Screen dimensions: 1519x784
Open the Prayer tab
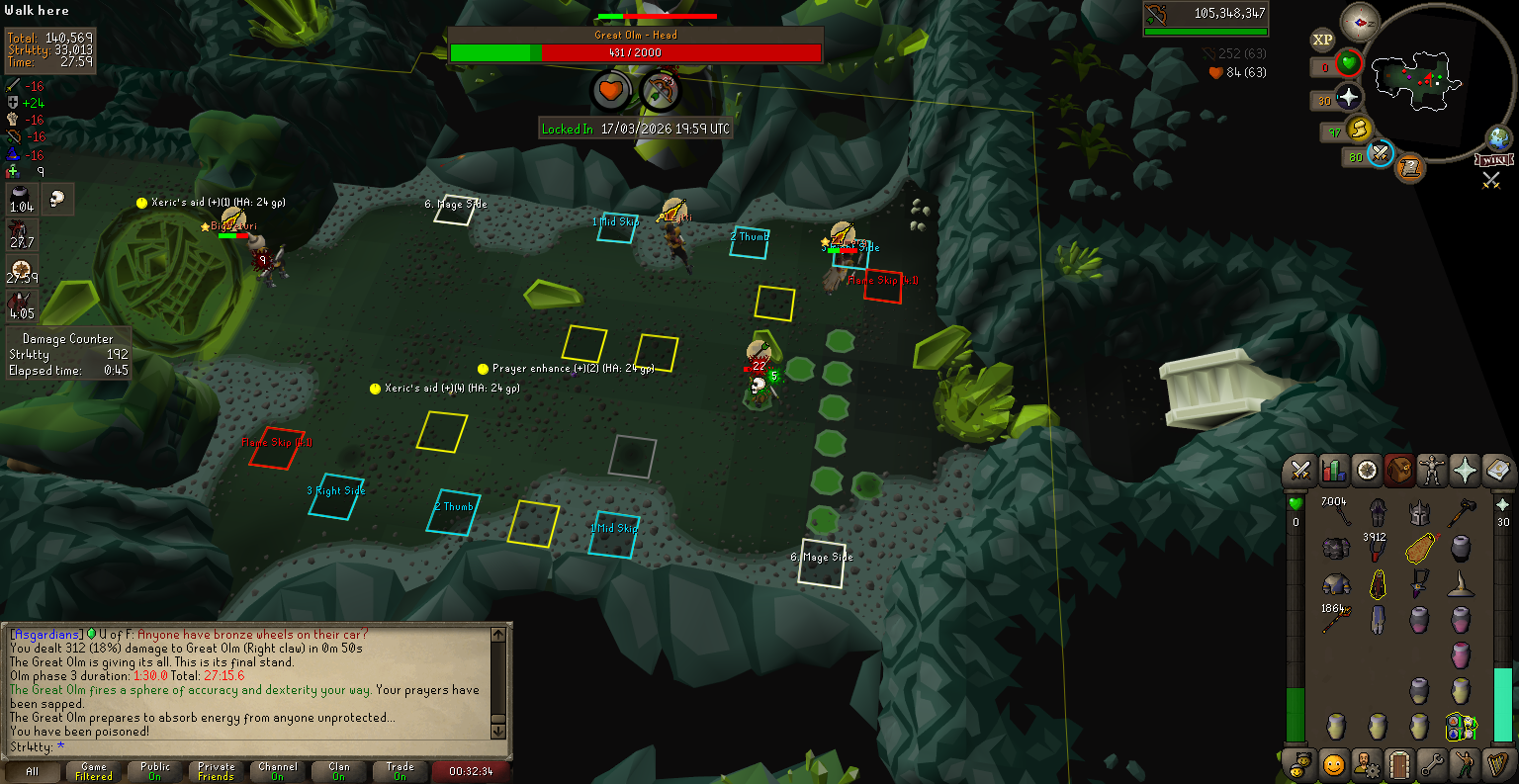tap(1465, 471)
